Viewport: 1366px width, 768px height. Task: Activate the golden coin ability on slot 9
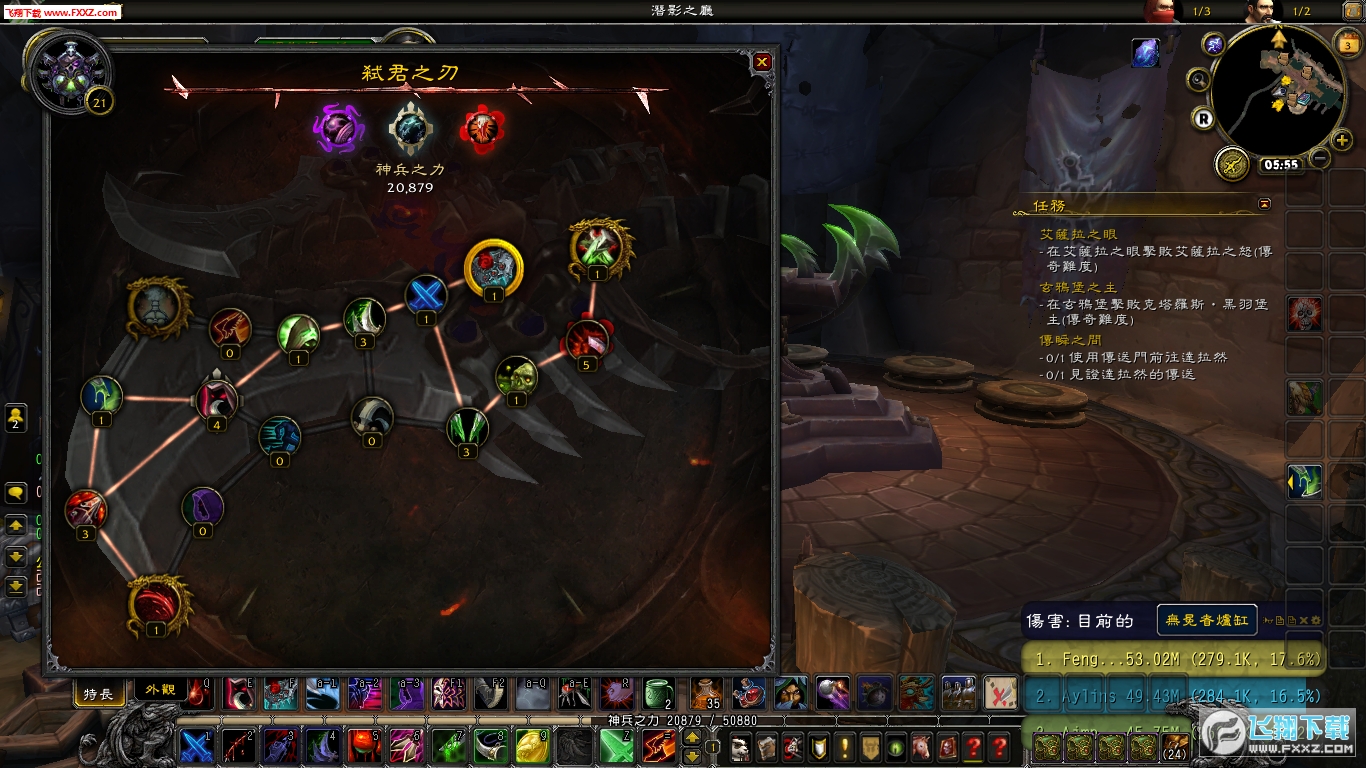(531, 746)
